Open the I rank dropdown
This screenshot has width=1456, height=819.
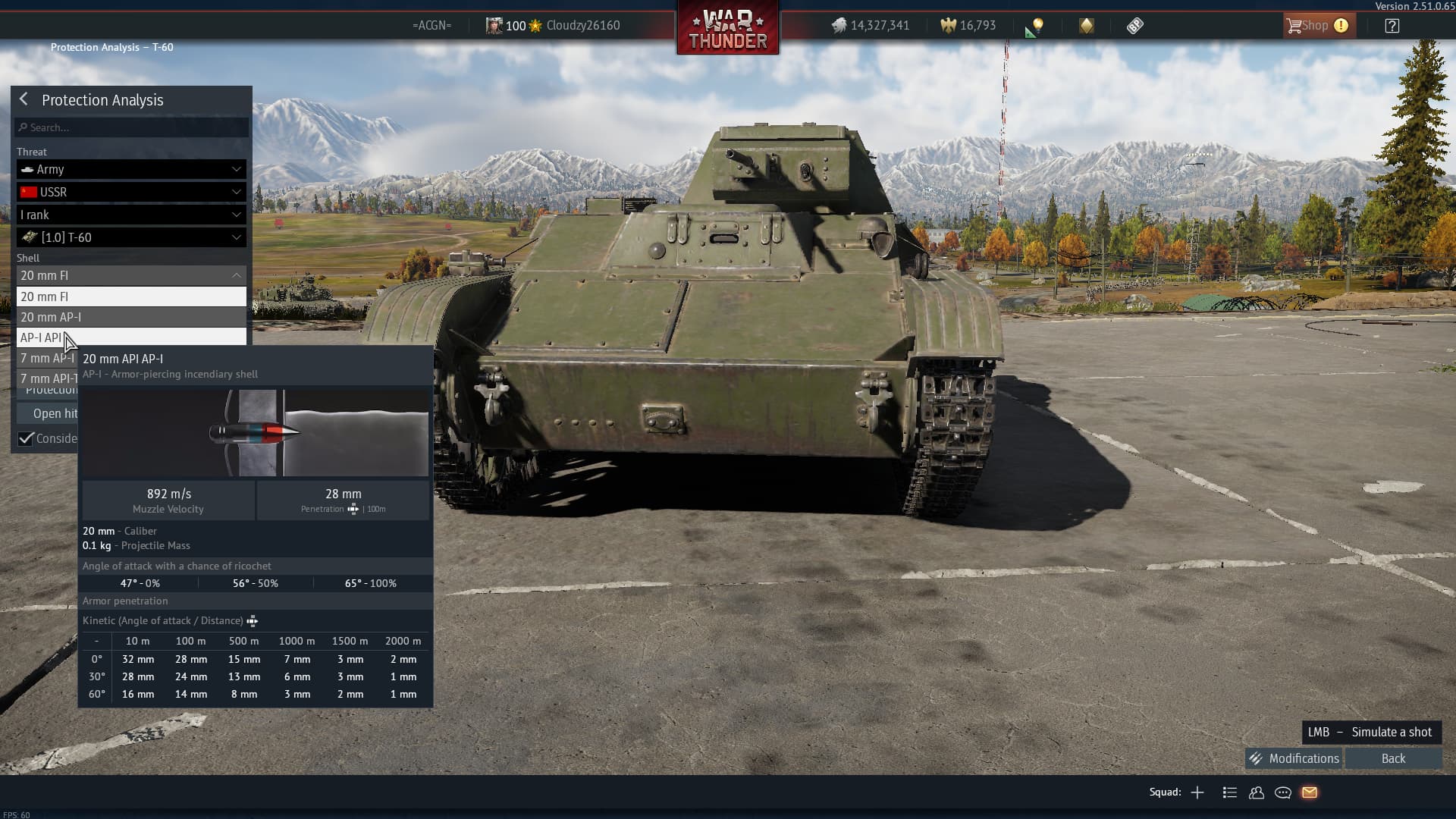pyautogui.click(x=131, y=215)
